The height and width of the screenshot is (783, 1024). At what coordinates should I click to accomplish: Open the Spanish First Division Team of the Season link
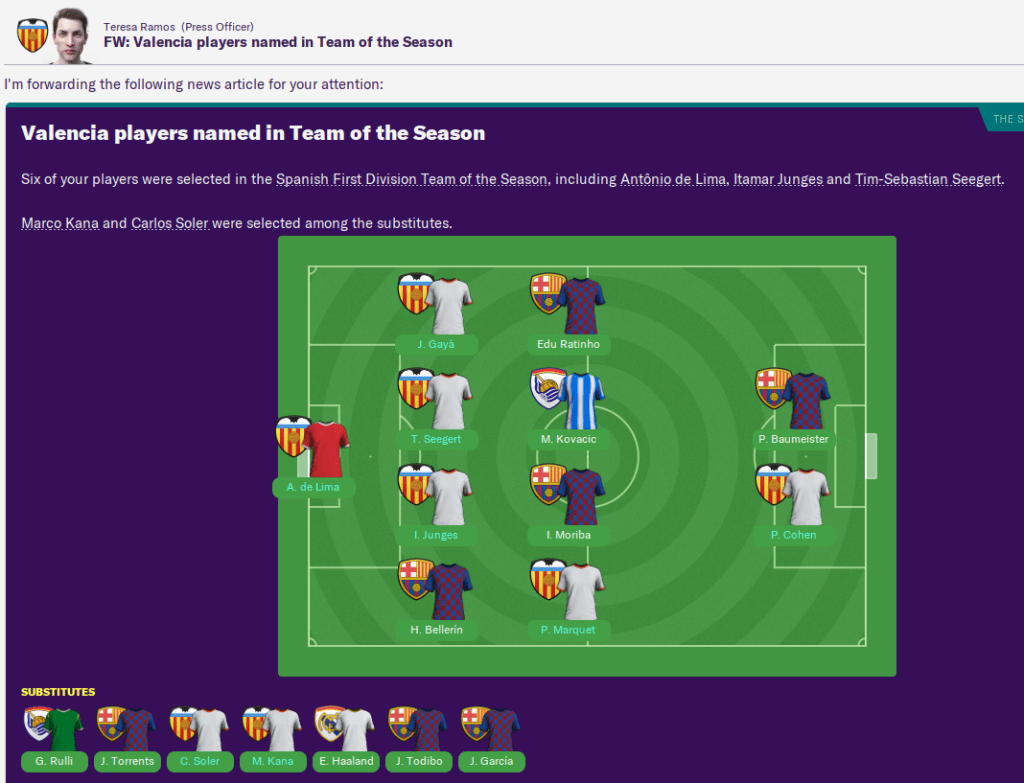411,180
